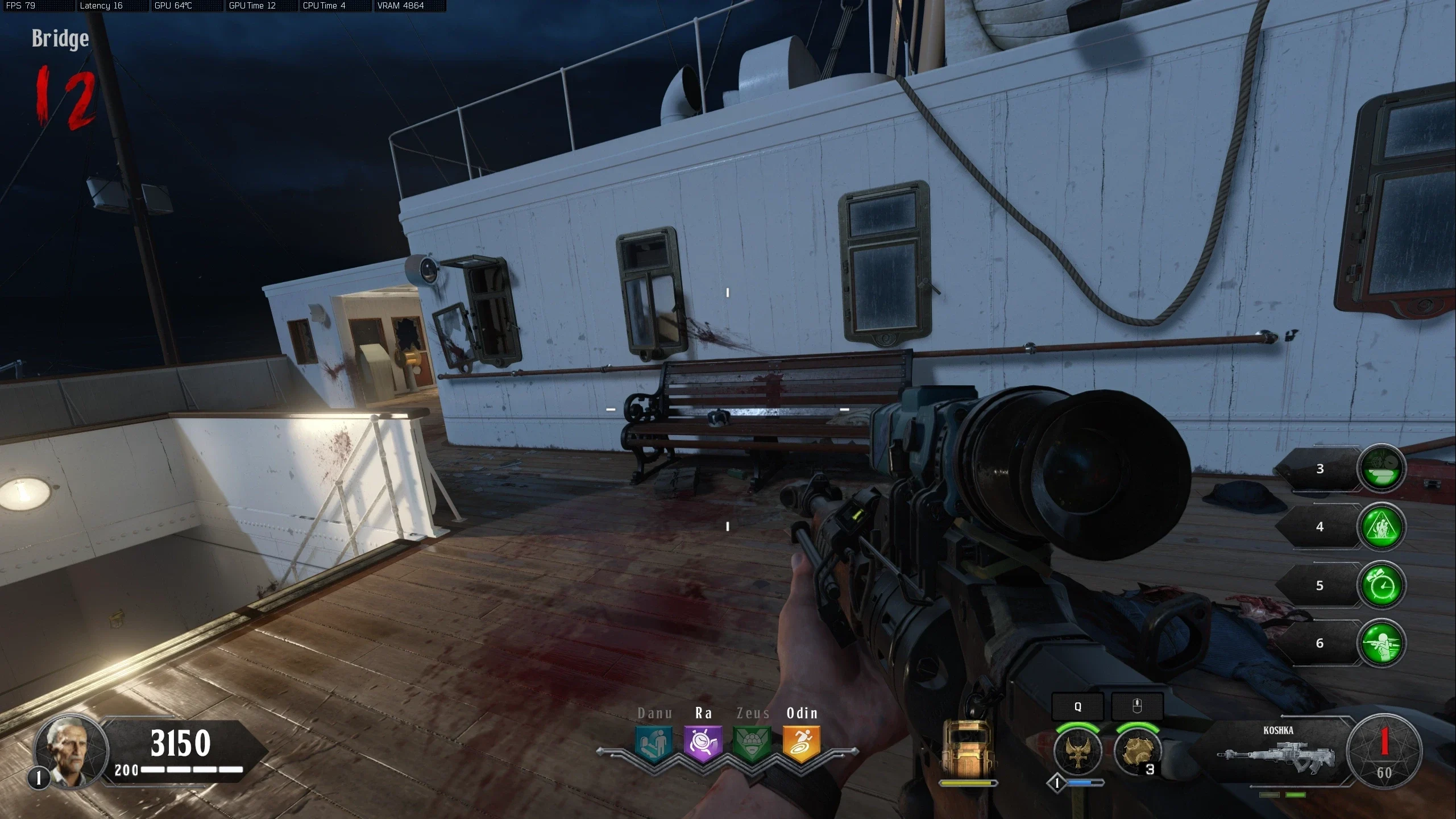Use the rocket launcher soldier elixir
Image resolution: width=1456 pixels, height=819 pixels.
(1381, 643)
